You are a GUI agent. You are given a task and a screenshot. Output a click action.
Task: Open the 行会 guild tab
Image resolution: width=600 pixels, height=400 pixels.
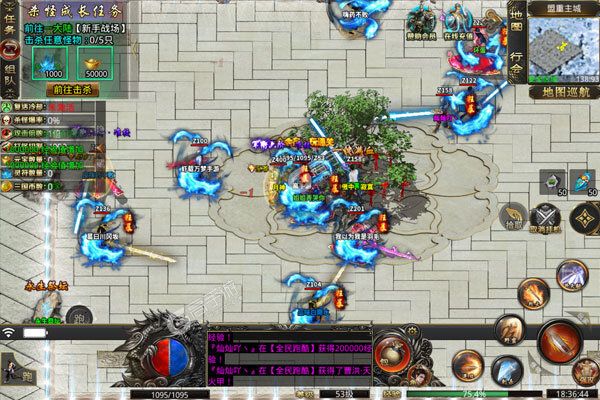[516, 63]
